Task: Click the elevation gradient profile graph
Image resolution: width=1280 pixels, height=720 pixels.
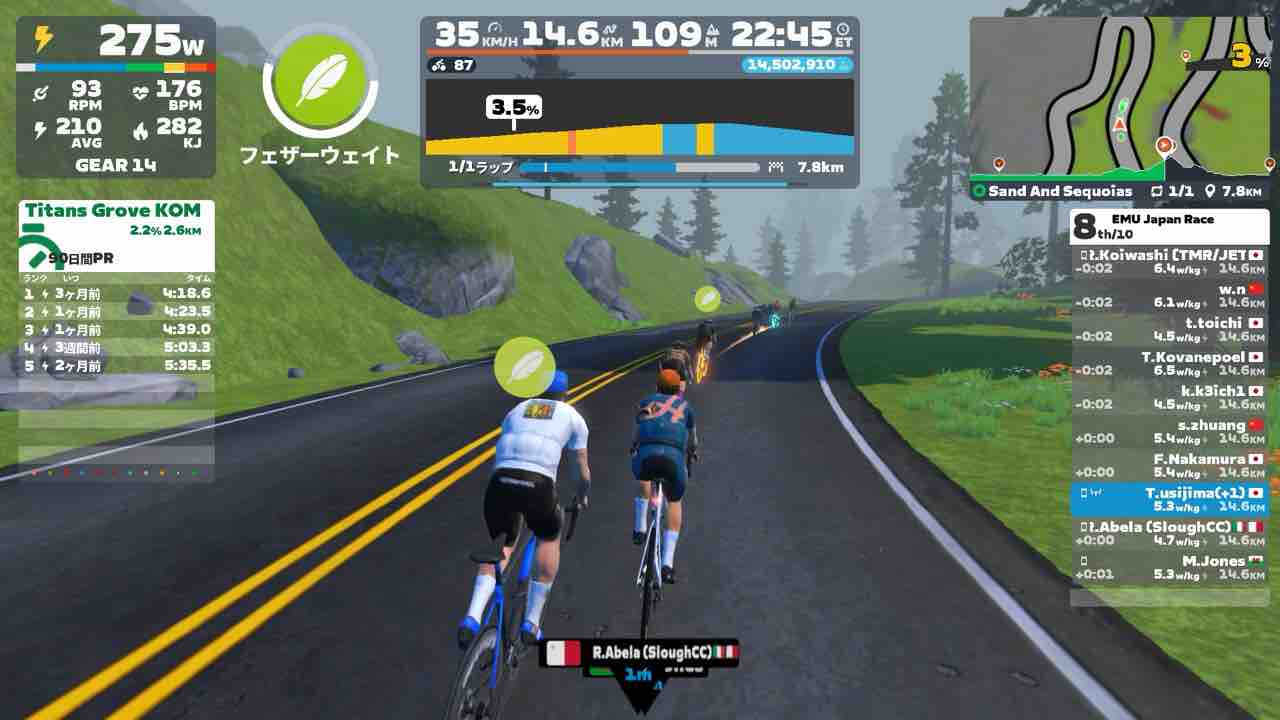Action: tap(640, 118)
